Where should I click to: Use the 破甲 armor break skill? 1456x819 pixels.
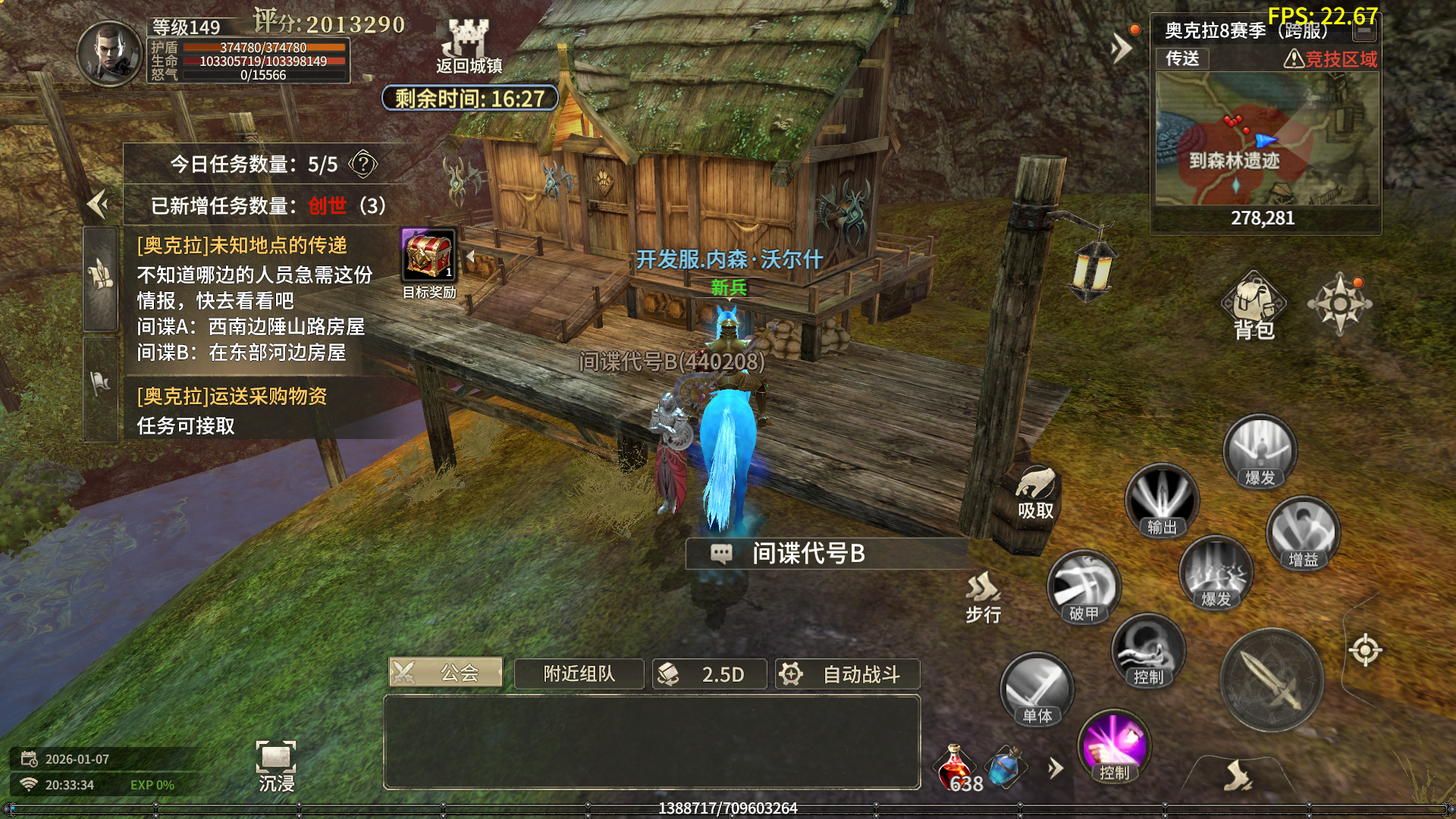1084,588
